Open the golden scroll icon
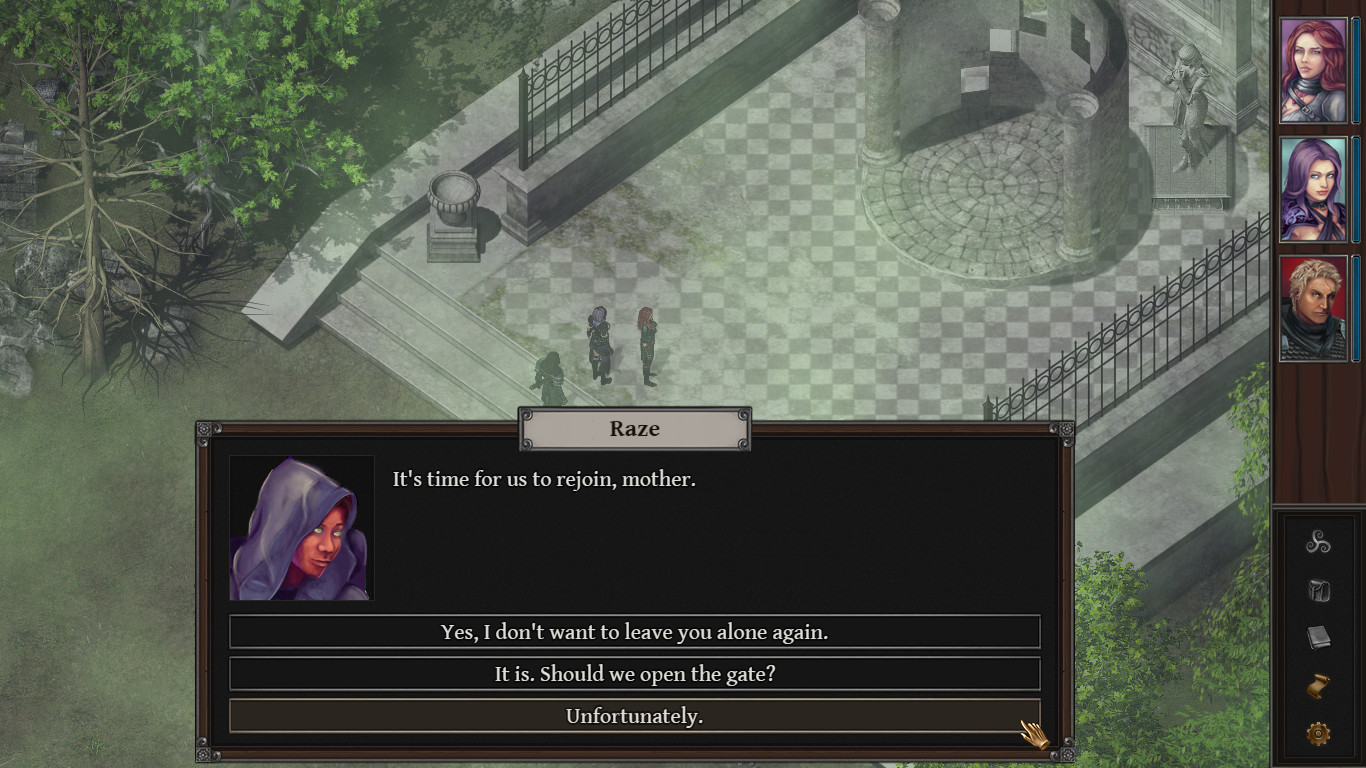Screen dimensions: 1366x768 click(1318, 686)
